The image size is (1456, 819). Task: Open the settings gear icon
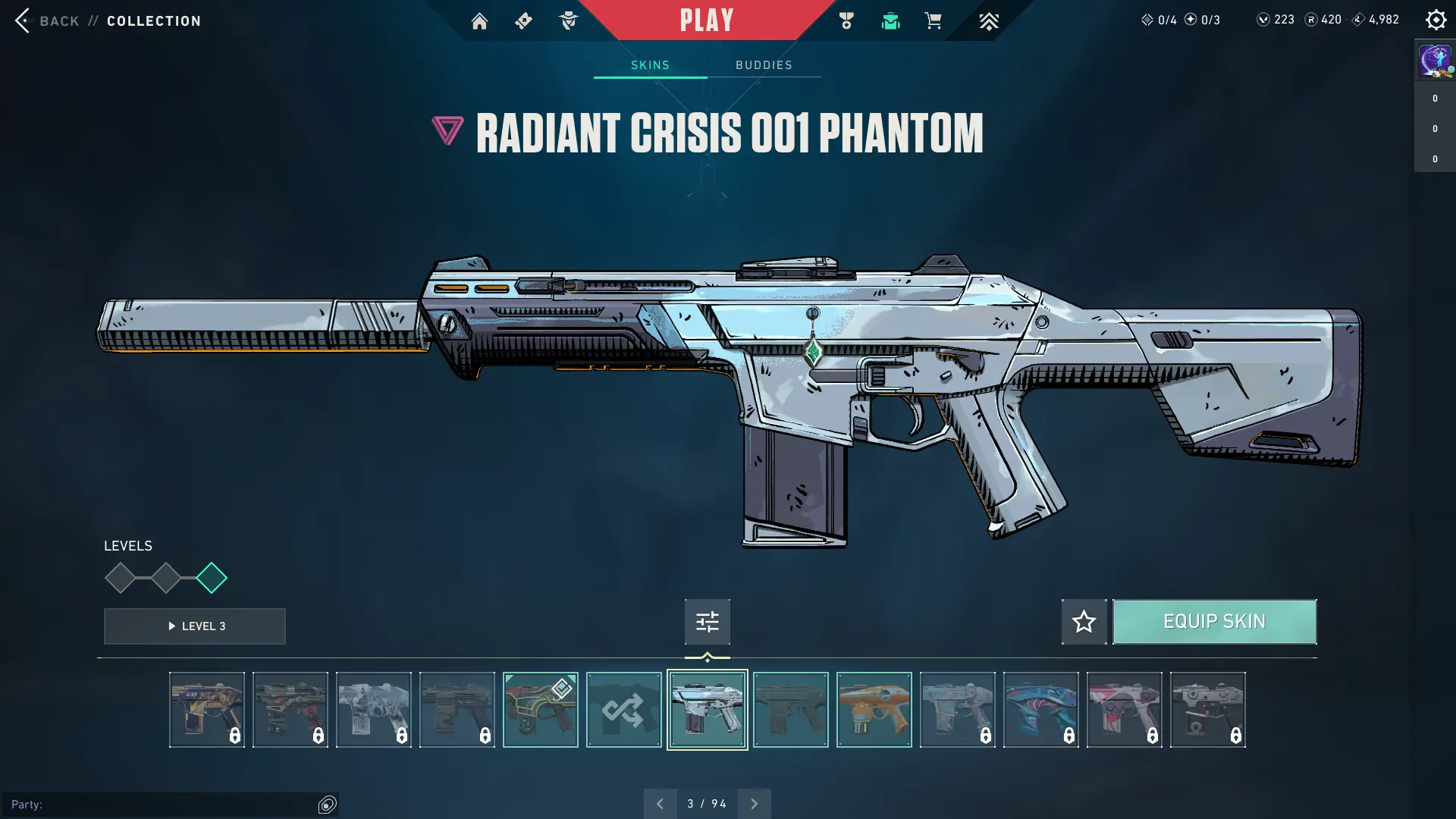(x=1436, y=20)
